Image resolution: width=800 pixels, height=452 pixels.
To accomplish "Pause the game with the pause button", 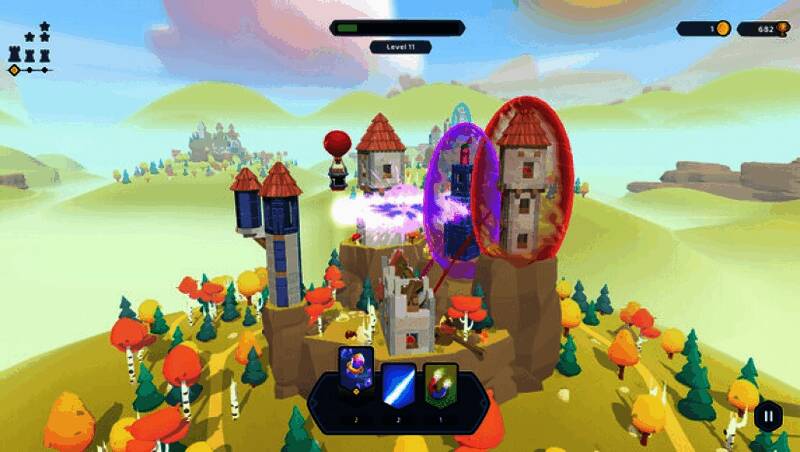I will (768, 415).
